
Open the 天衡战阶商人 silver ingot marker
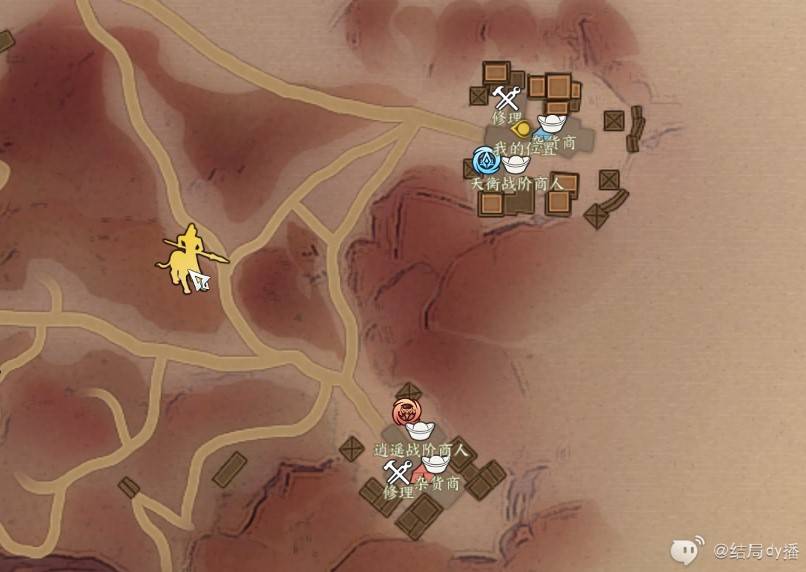click(515, 163)
